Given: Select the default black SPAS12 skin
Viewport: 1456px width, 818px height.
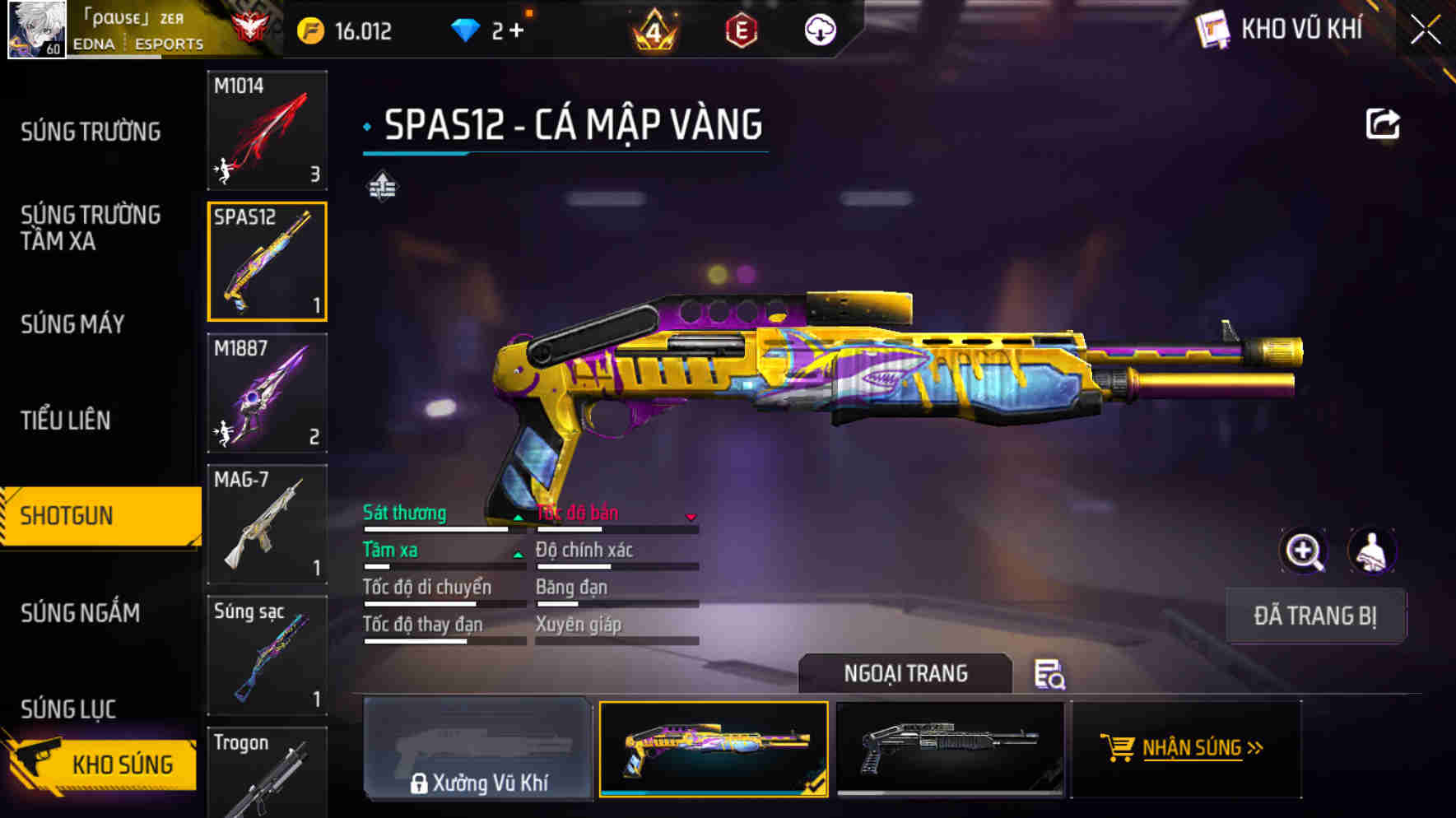Looking at the screenshot, I should click(950, 748).
